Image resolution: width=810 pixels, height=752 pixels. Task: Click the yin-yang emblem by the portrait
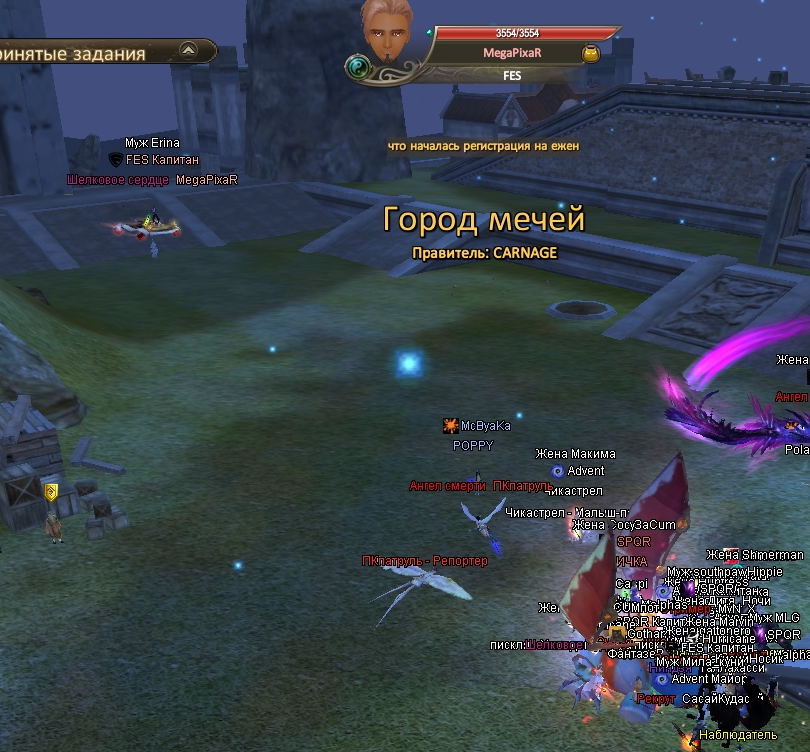coord(358,67)
